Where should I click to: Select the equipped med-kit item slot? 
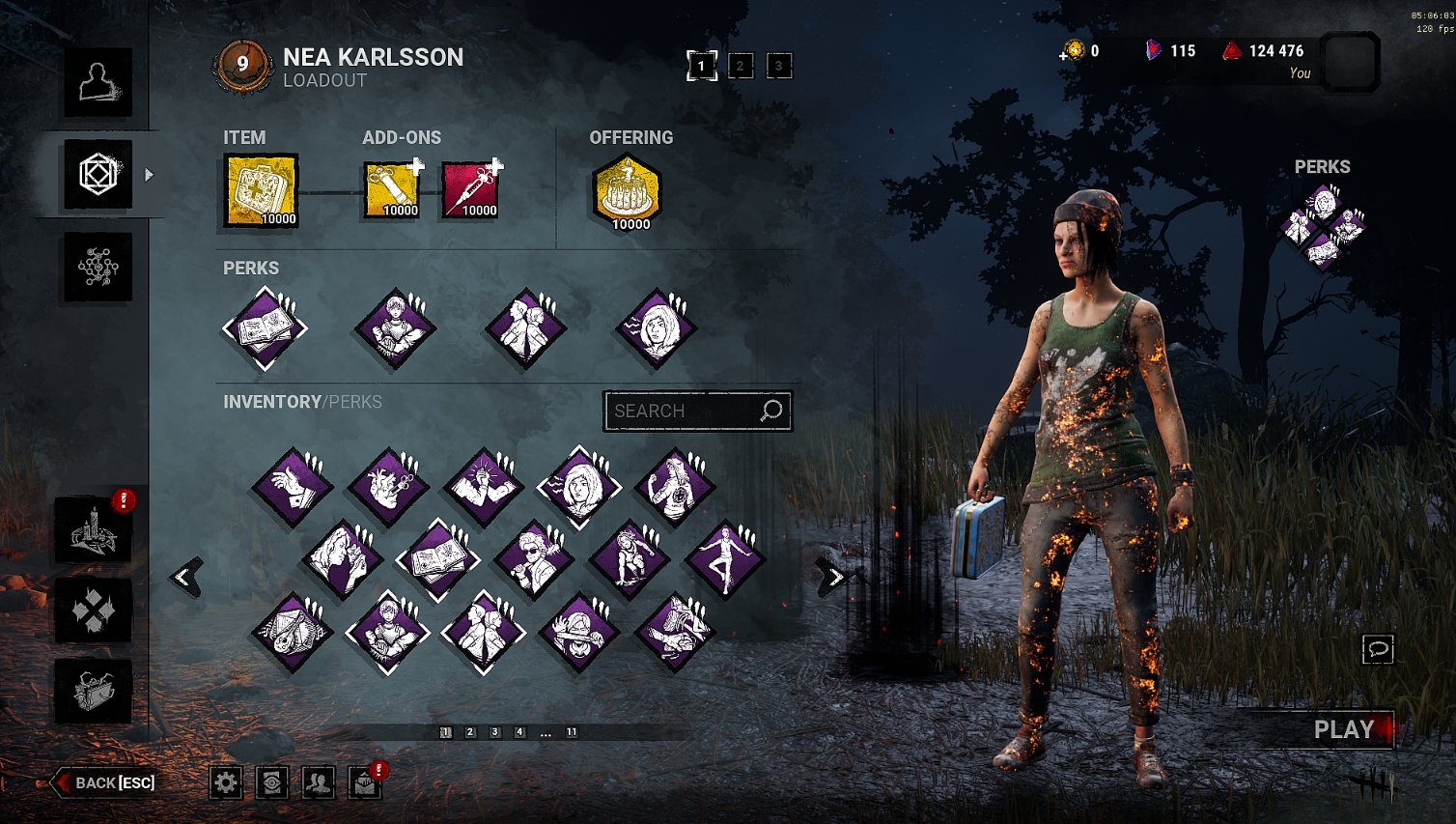[261, 190]
